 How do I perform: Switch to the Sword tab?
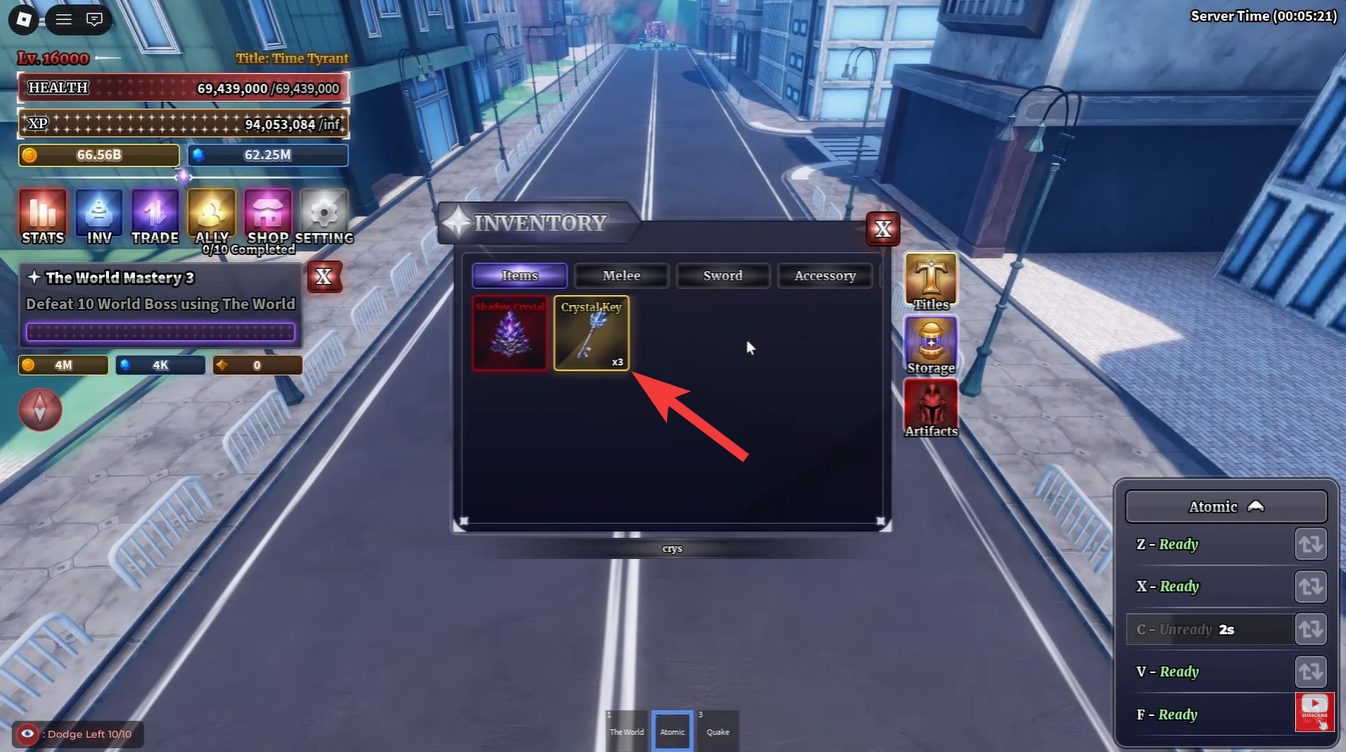pyautogui.click(x=723, y=275)
